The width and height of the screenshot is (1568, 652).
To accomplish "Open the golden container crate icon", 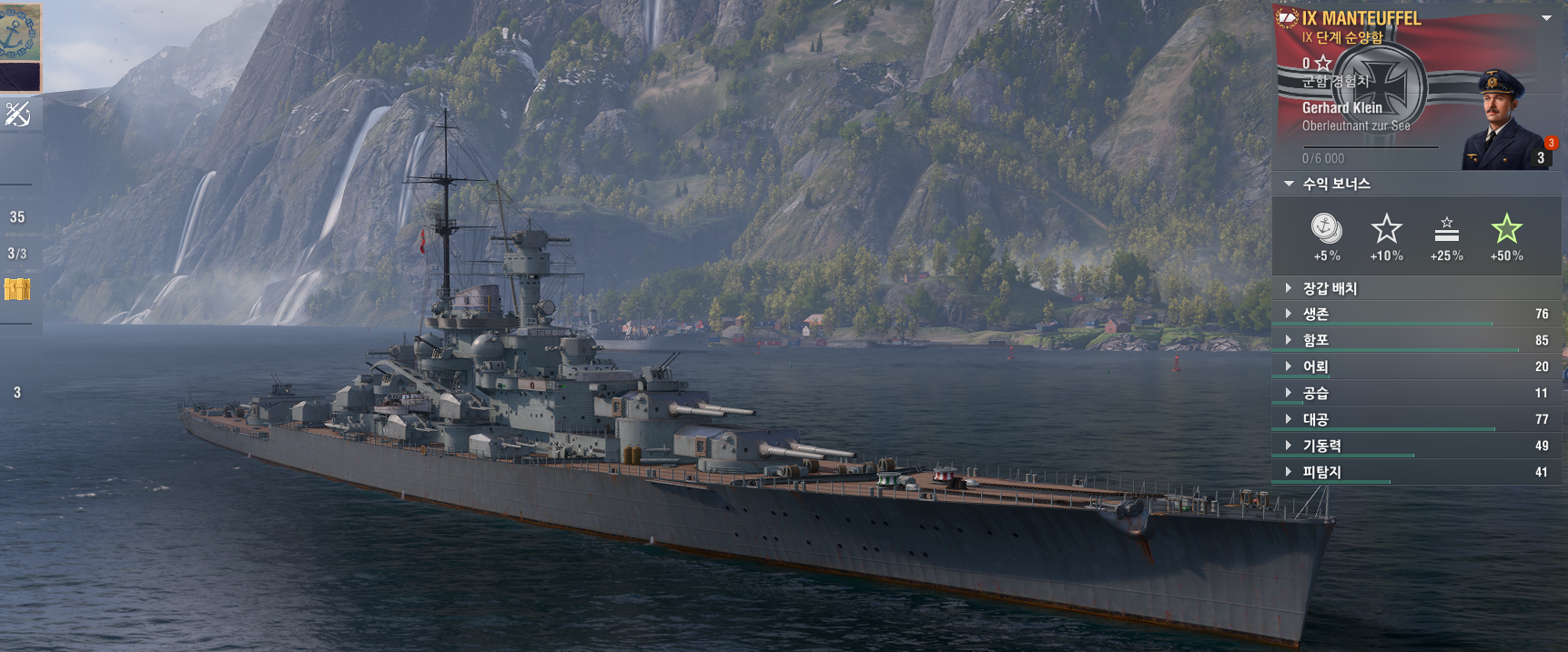I will coord(17,289).
